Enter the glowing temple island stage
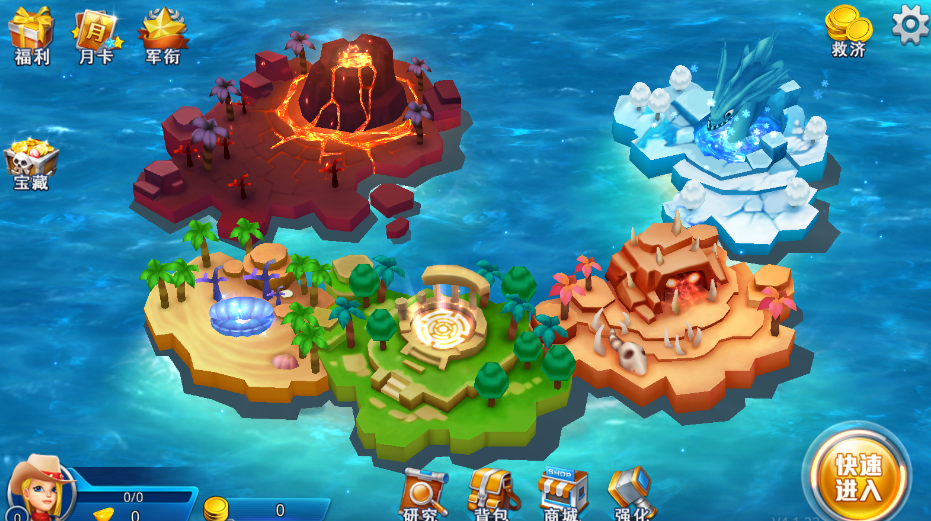The image size is (931, 521). (x=442, y=322)
